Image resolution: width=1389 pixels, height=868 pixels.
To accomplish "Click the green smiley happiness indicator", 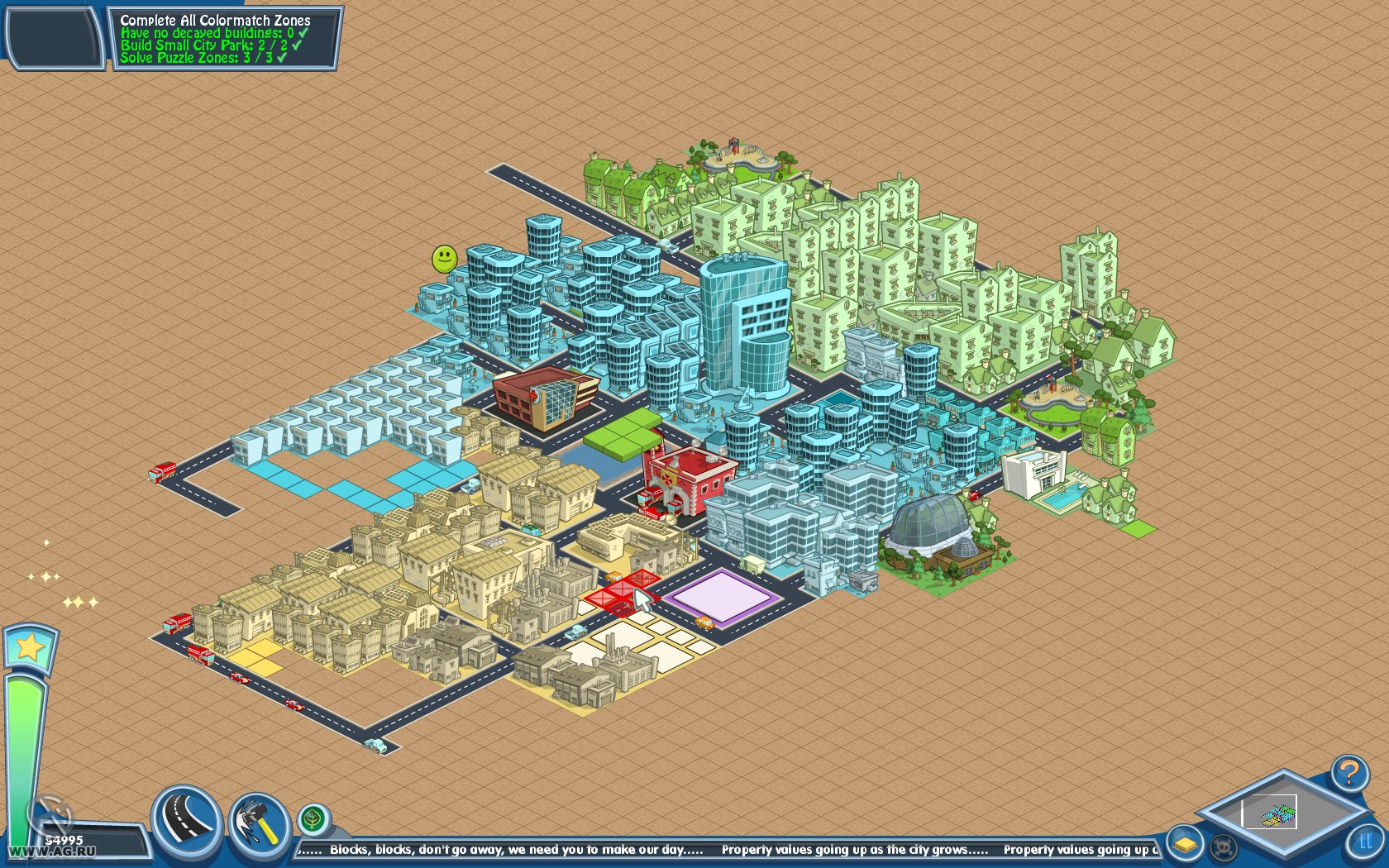I will (x=443, y=258).
